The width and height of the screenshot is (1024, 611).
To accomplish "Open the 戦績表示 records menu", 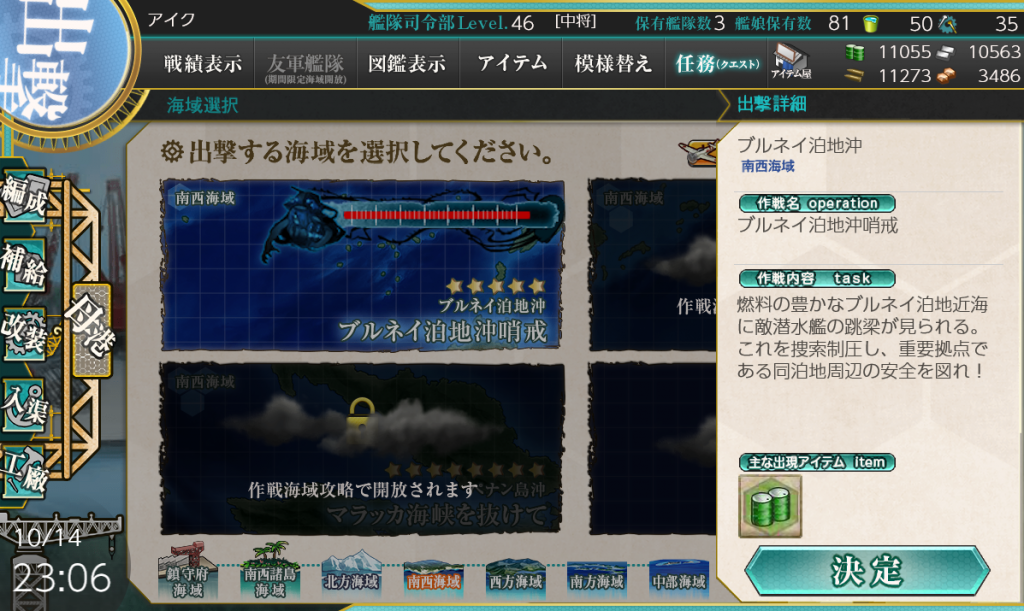I will click(x=203, y=65).
